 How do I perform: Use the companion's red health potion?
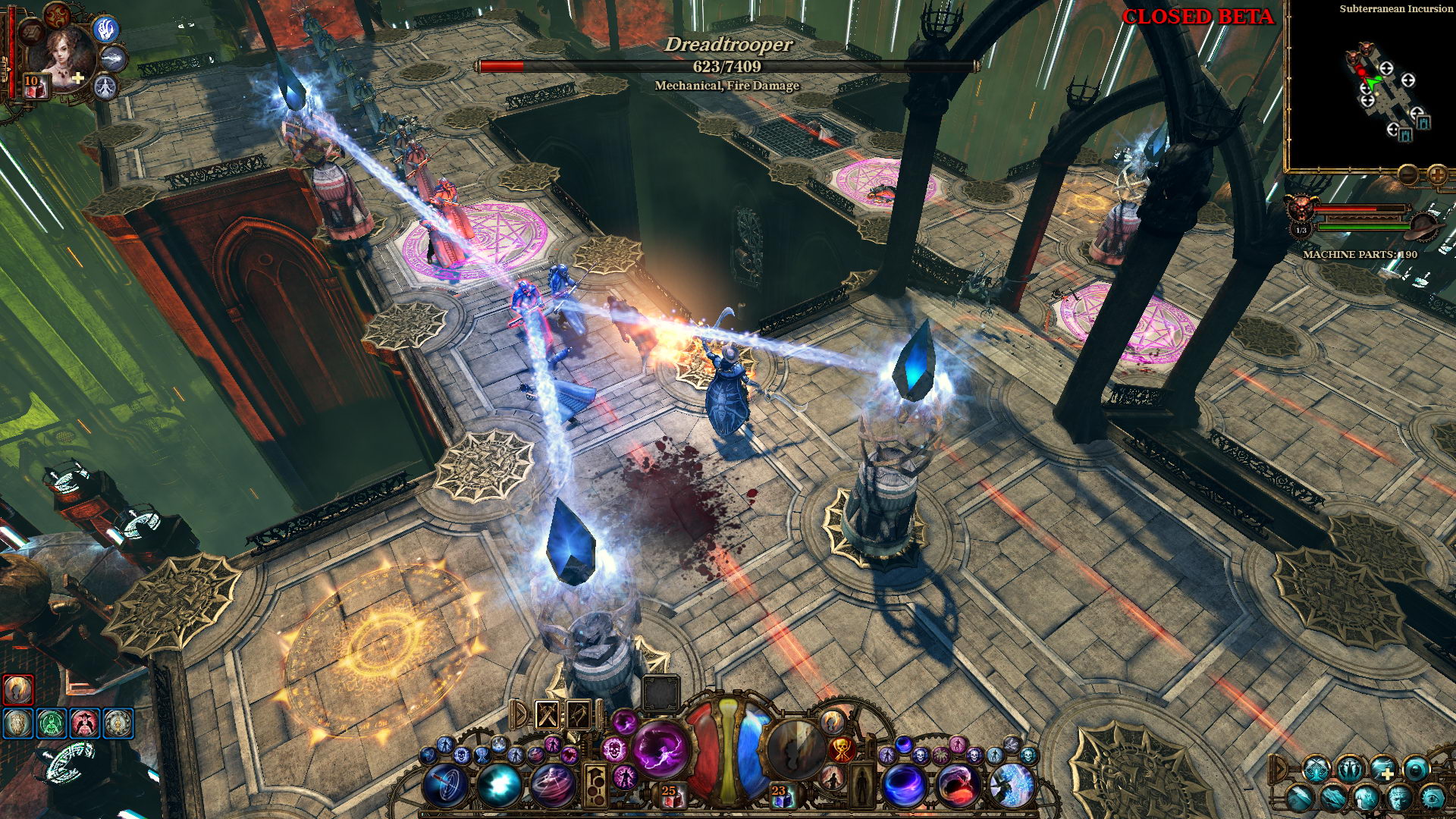33,86
